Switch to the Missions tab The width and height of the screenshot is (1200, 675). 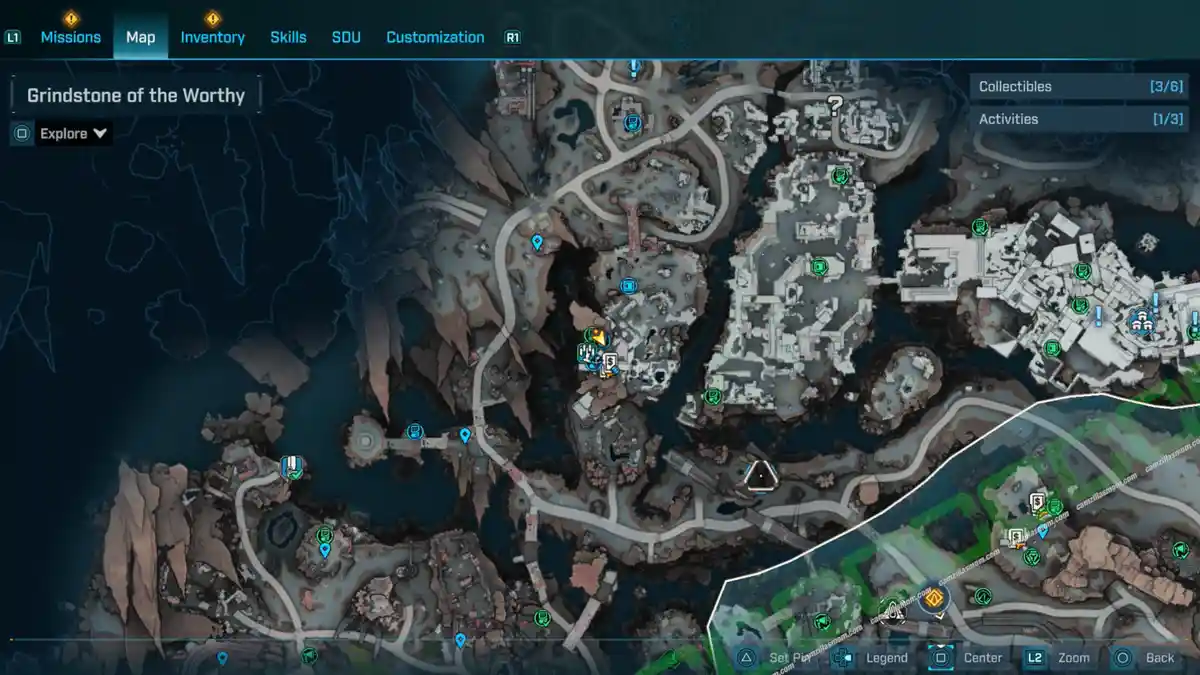point(70,37)
